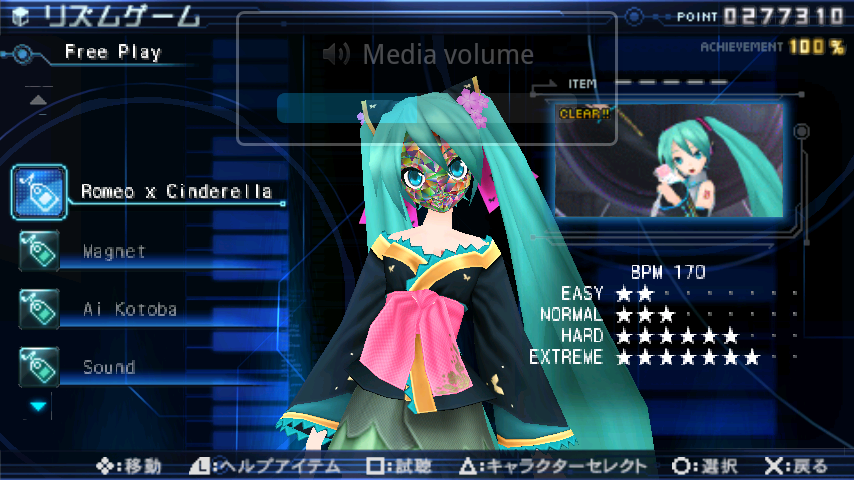Open the song preview thumbnail
This screenshot has width=854, height=480.
click(x=669, y=160)
